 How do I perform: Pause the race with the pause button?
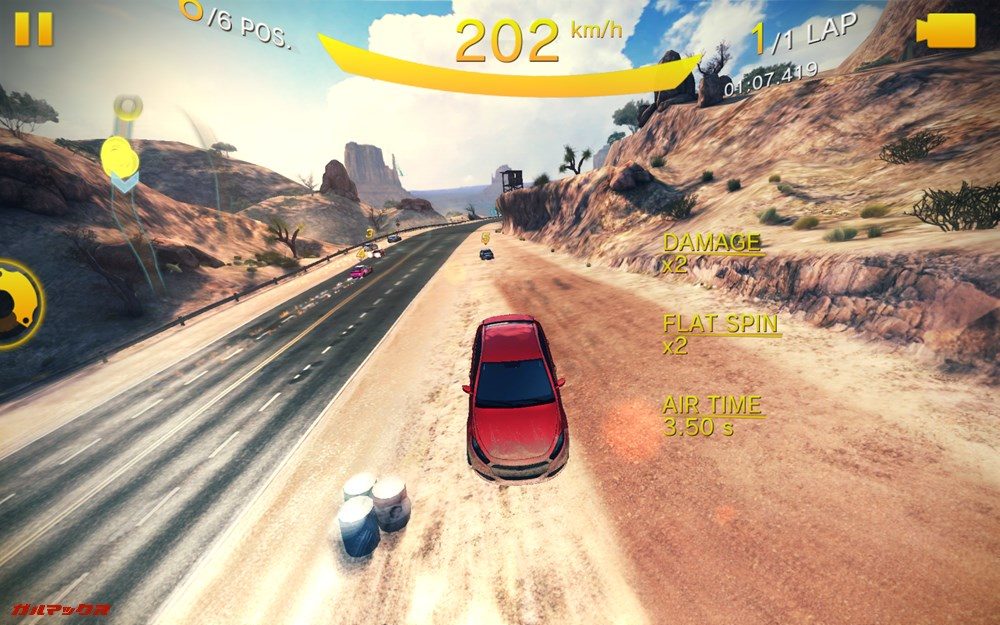pos(33,29)
